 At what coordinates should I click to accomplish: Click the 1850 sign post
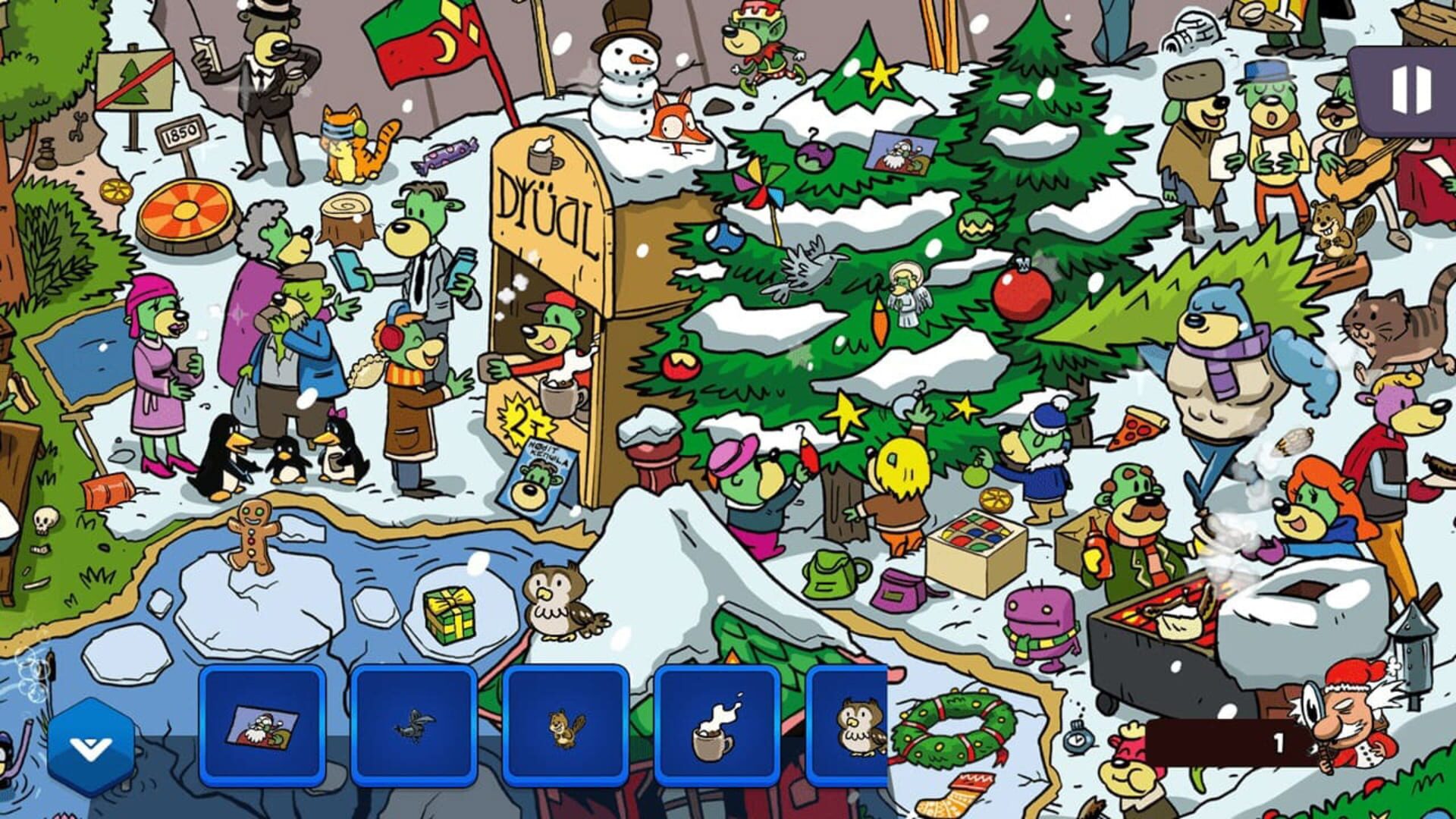179,135
